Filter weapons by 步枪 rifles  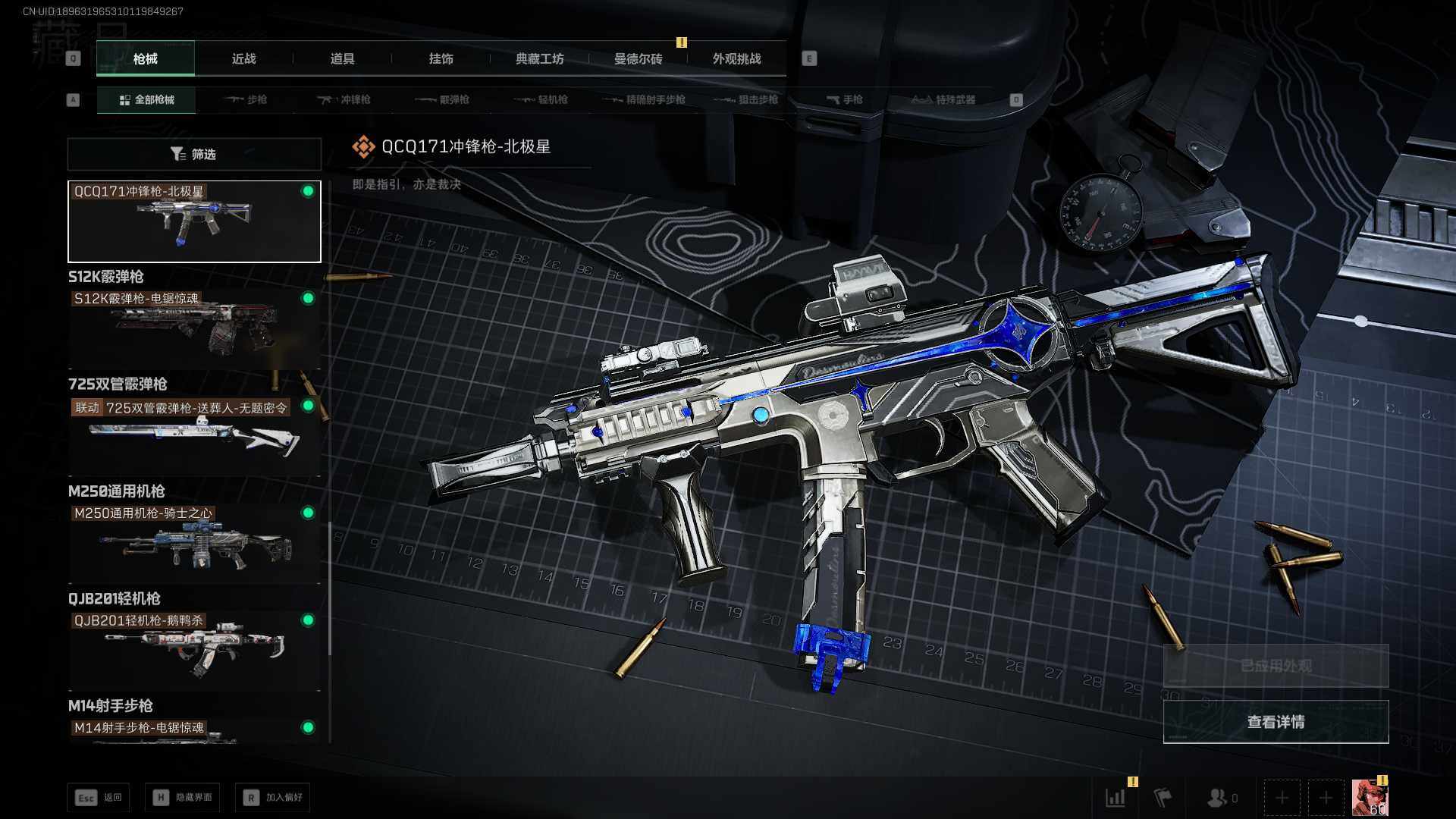246,99
